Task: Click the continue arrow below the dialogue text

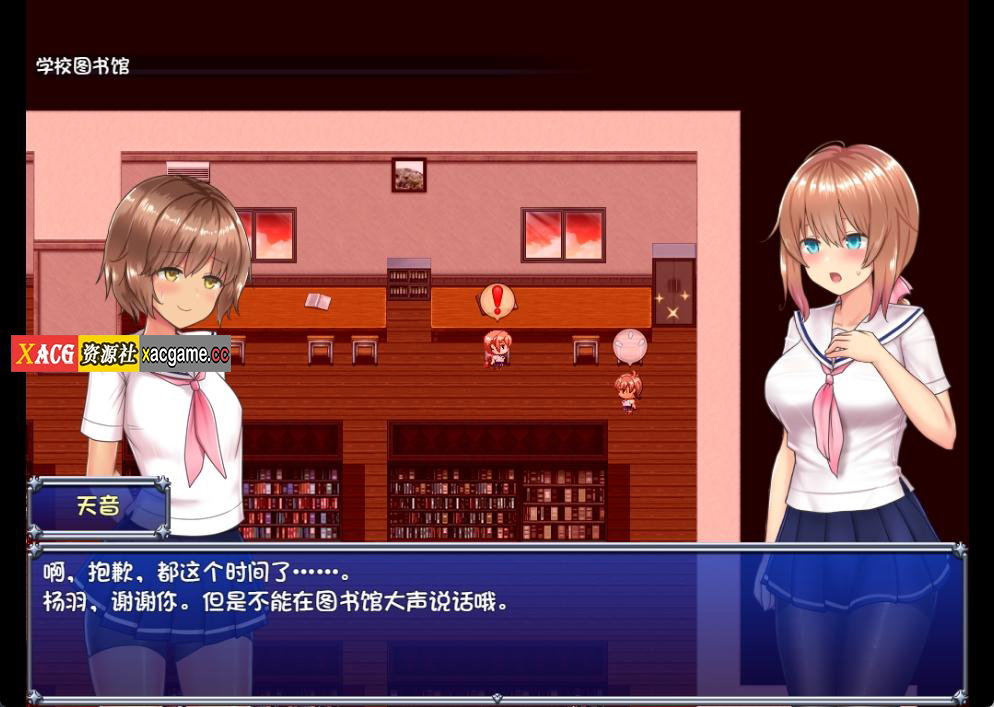Action: click(x=497, y=697)
